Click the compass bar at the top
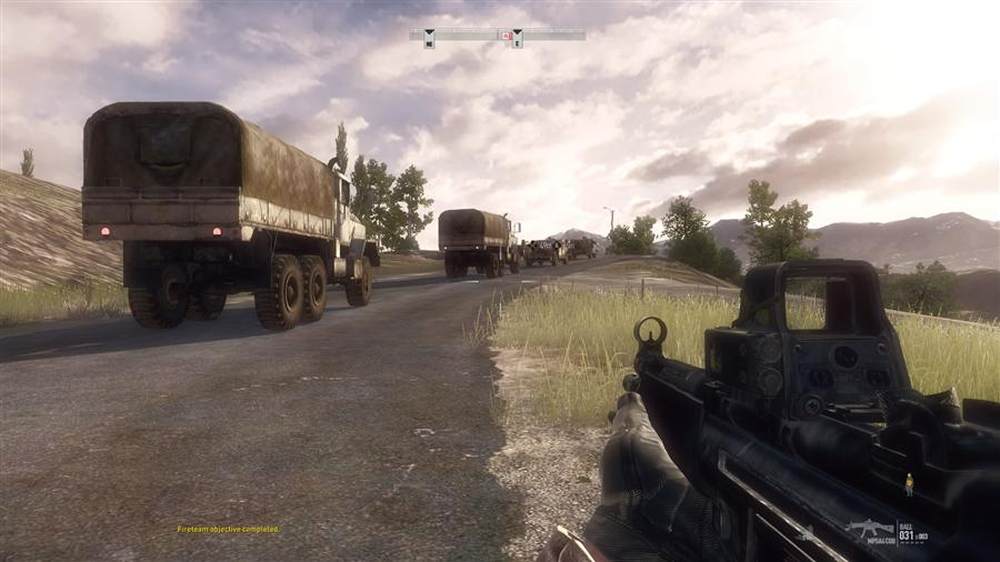This screenshot has width=1000, height=562. point(470,35)
